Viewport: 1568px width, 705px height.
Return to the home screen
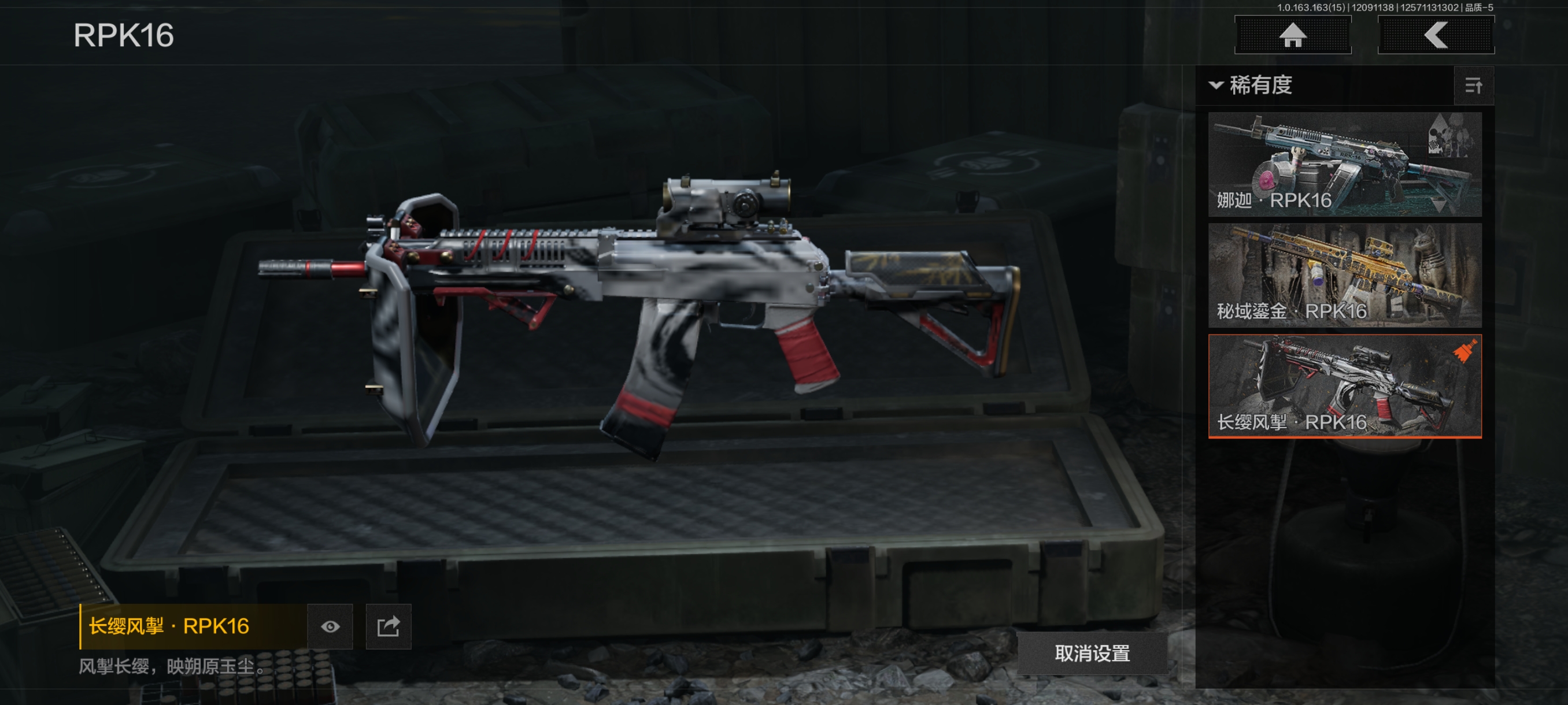pos(1292,35)
